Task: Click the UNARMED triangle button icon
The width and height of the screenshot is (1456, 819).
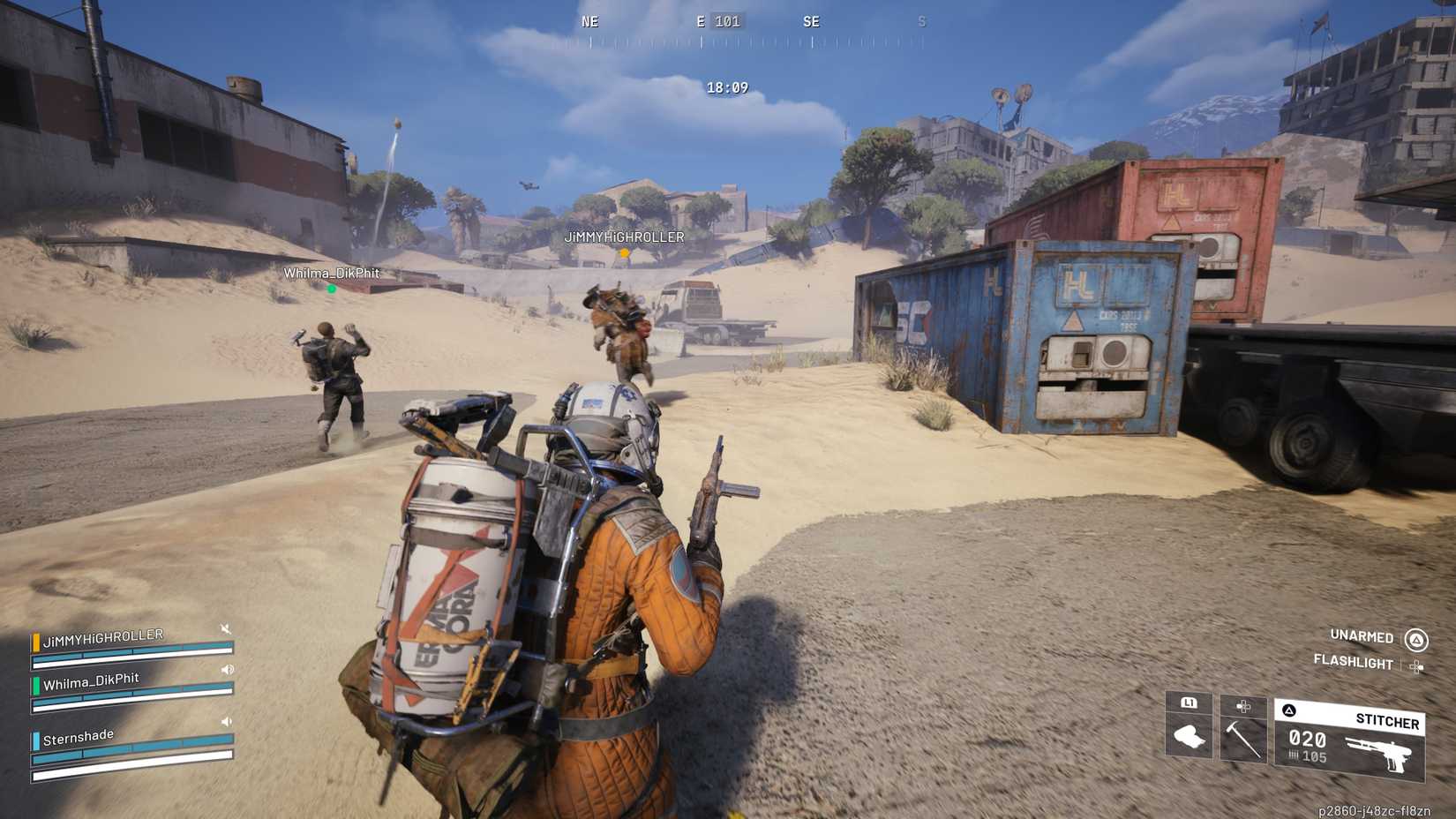Action: pos(1416,636)
